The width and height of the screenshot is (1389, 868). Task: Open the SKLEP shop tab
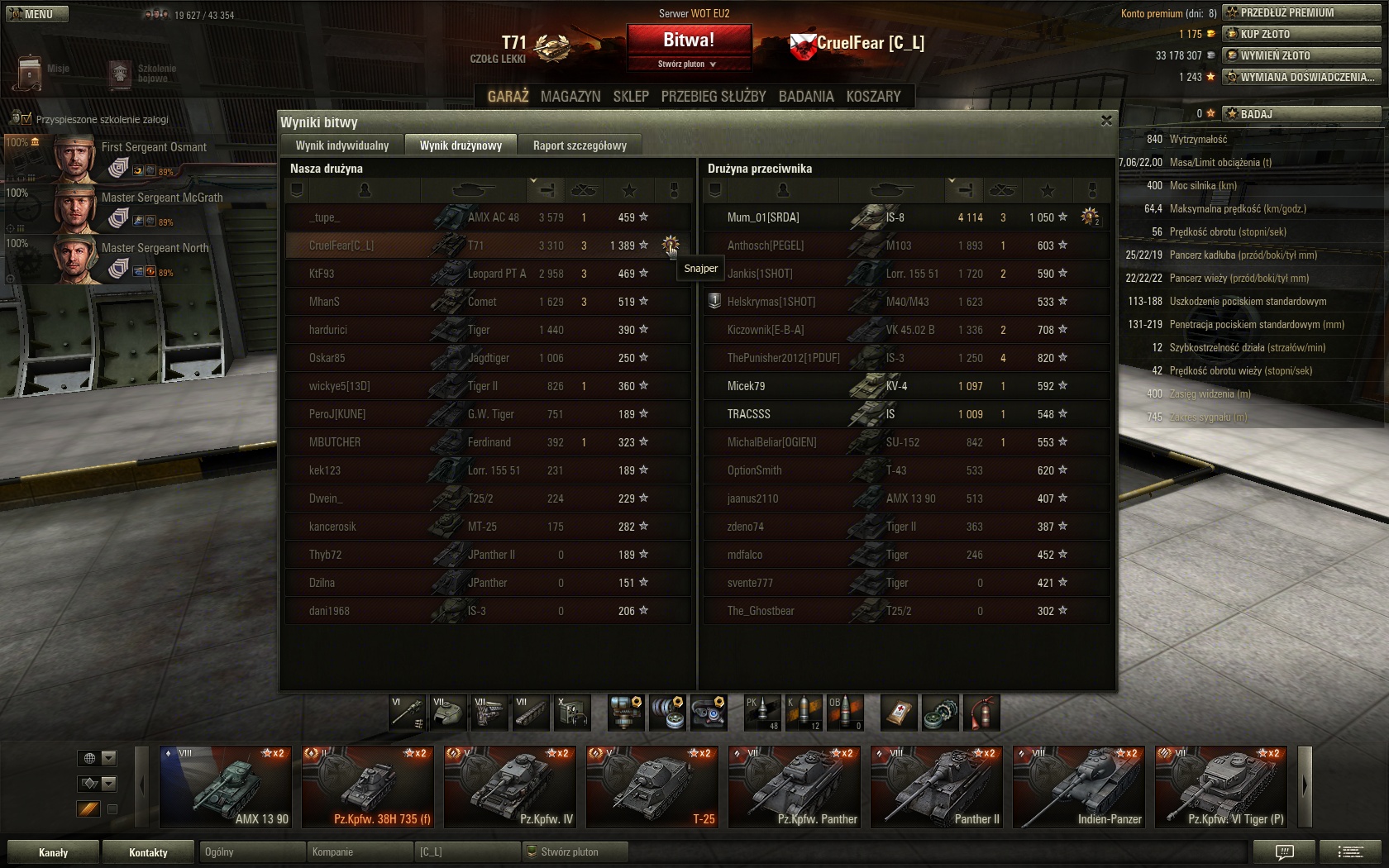coord(631,97)
